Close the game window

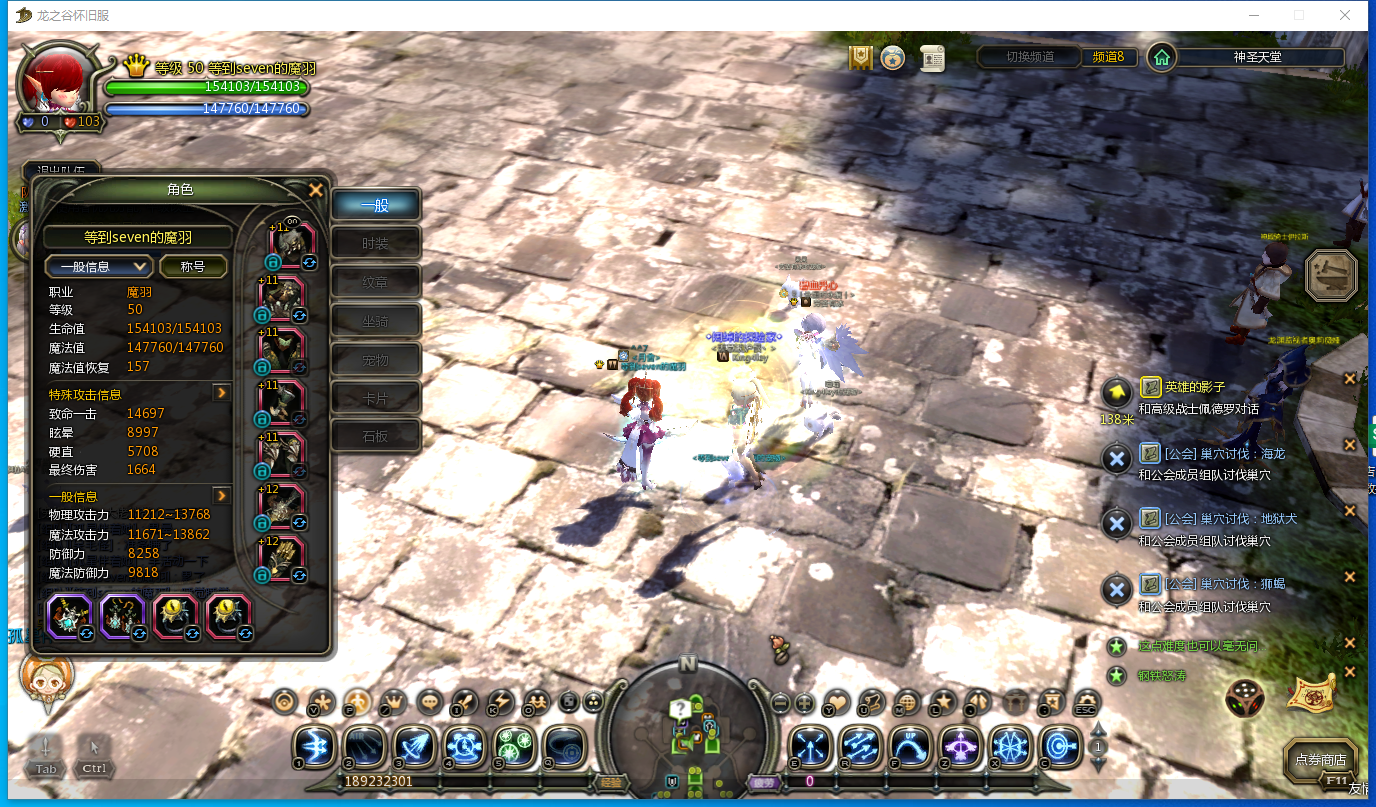(x=1345, y=15)
